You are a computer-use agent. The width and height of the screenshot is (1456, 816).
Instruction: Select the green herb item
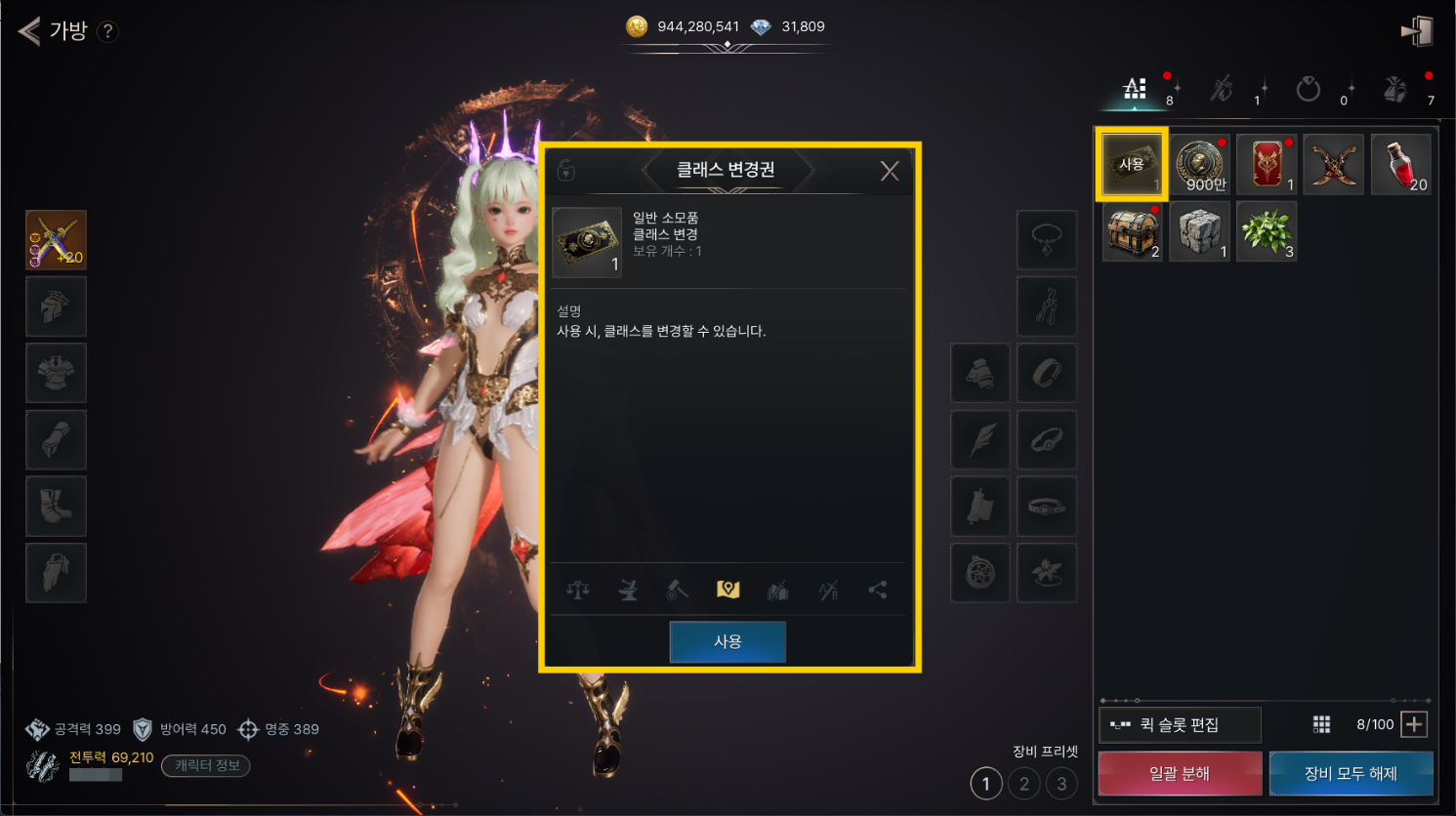click(x=1267, y=232)
